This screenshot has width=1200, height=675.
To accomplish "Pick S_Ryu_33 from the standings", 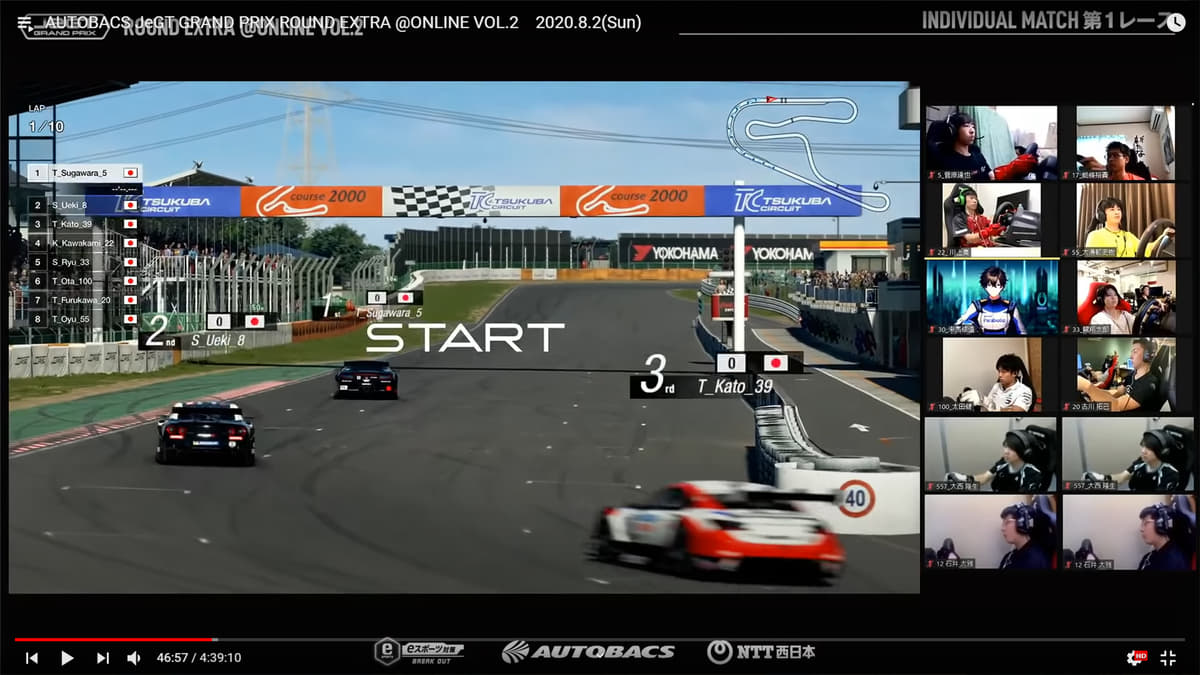I will pos(75,262).
